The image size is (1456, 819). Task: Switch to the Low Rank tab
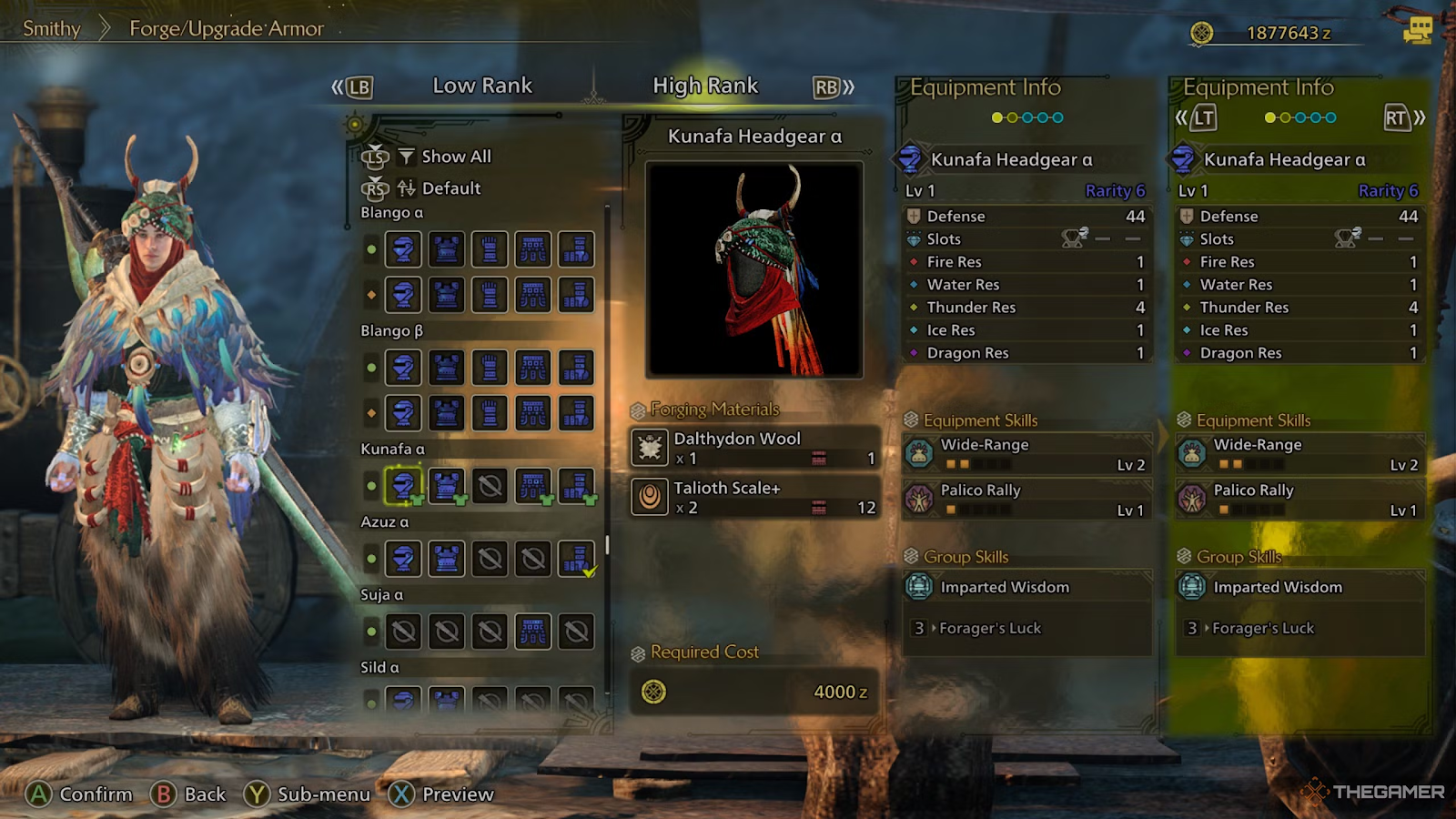point(481,86)
